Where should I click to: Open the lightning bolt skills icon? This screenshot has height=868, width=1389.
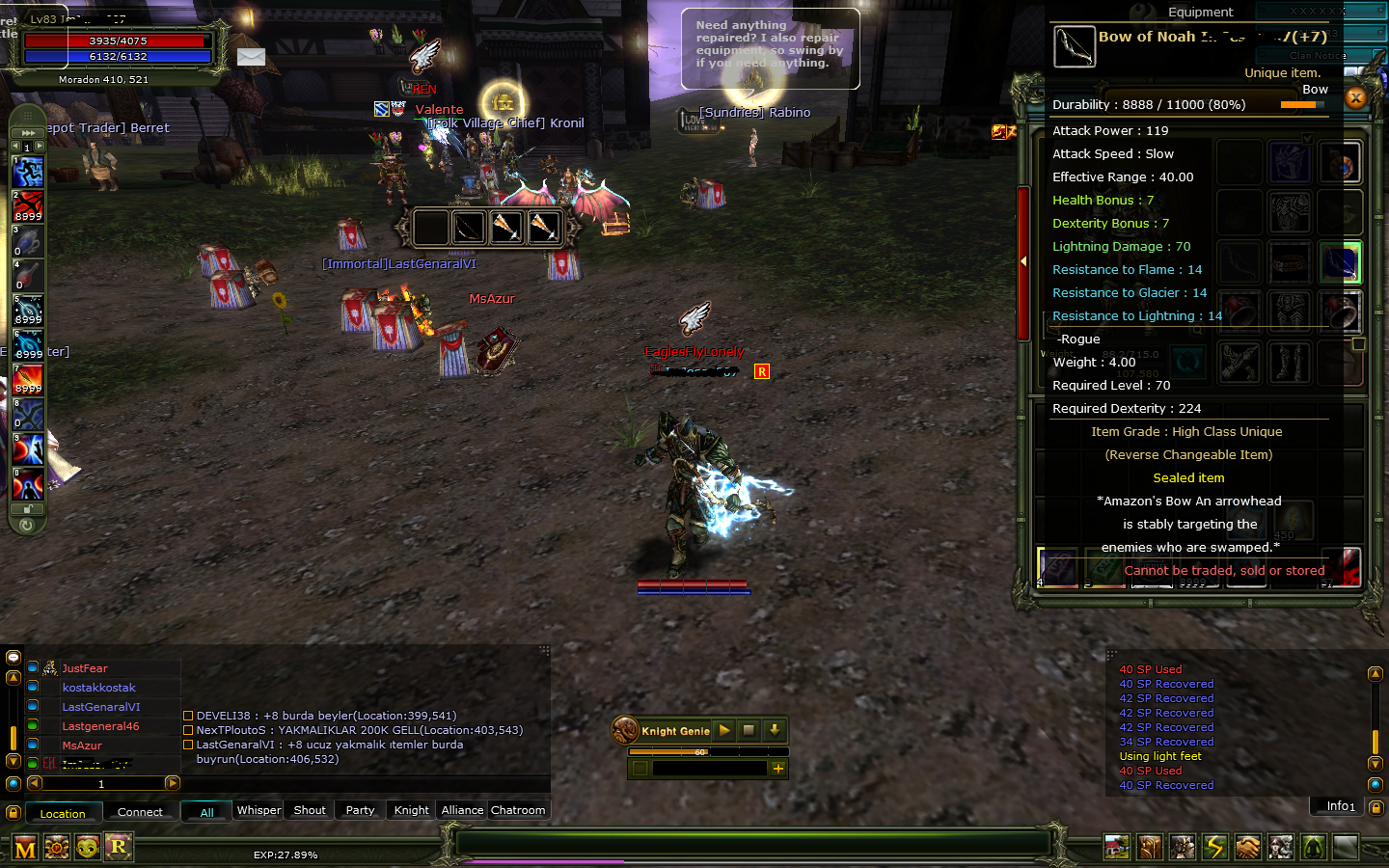pos(1215,847)
